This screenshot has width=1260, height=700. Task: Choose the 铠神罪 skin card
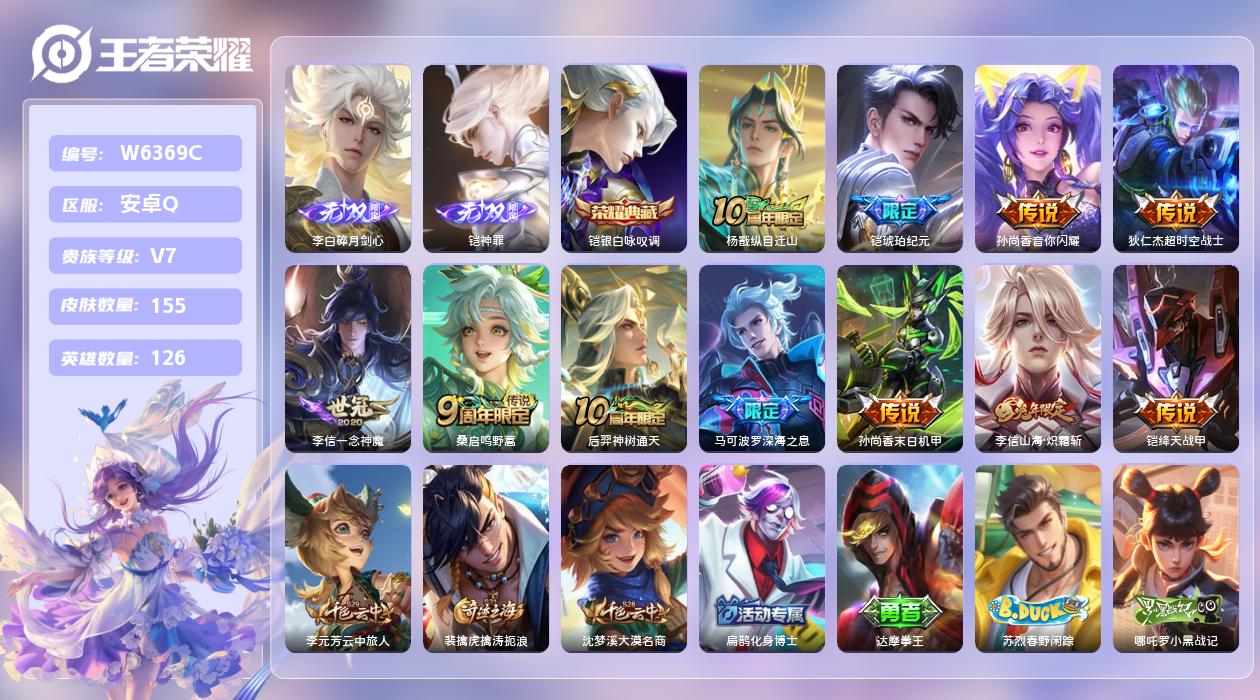(486, 158)
